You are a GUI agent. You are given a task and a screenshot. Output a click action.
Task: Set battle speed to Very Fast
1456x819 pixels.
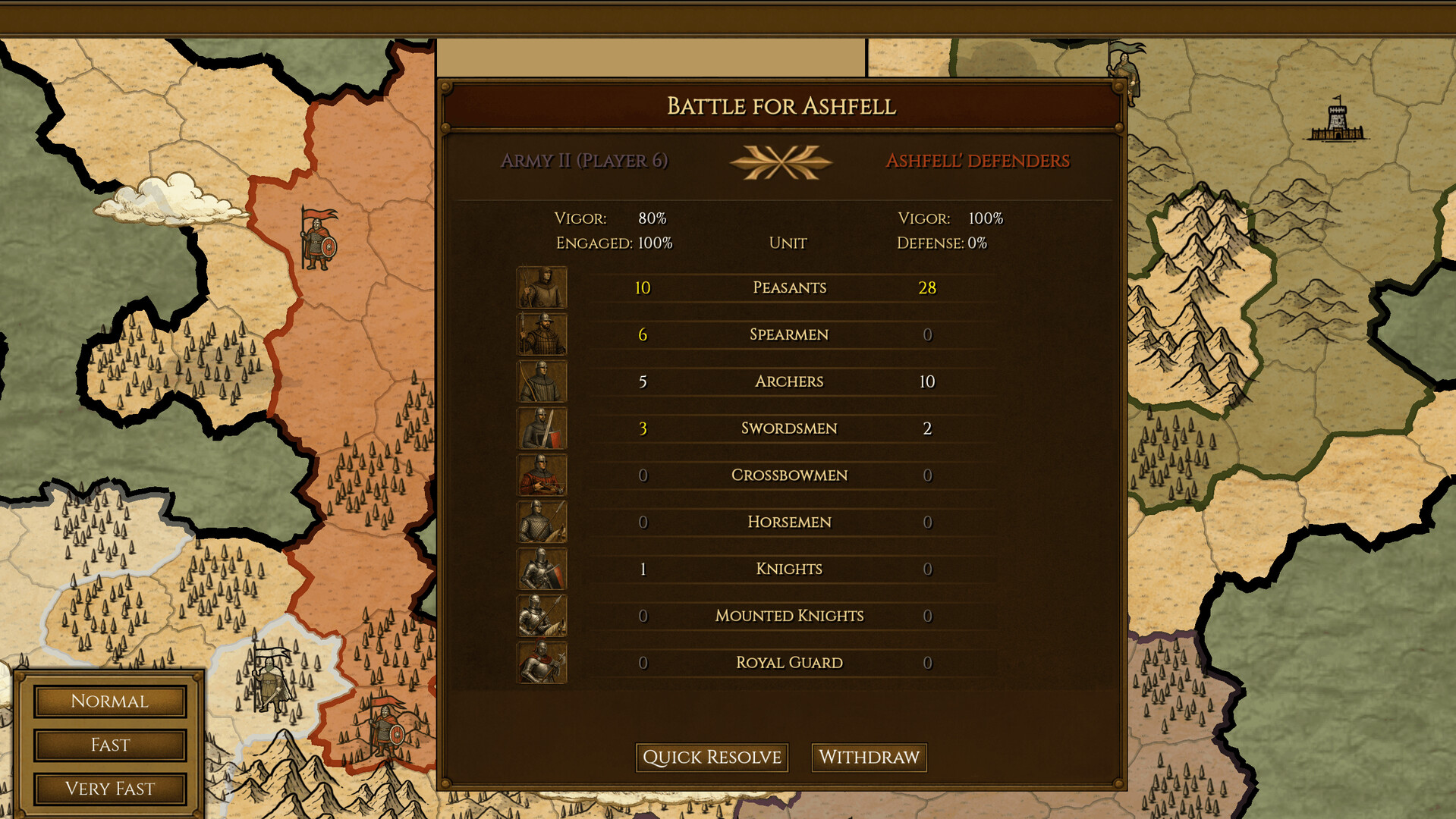(x=109, y=789)
